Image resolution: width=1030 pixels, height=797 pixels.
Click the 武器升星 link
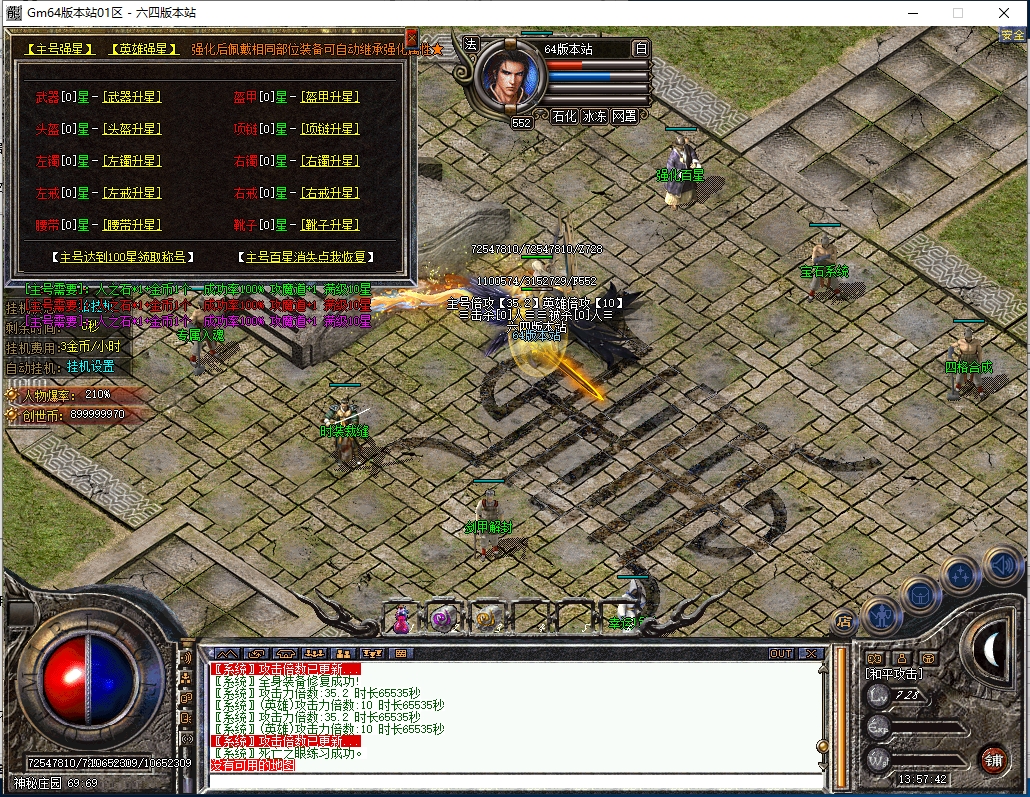click(x=131, y=97)
